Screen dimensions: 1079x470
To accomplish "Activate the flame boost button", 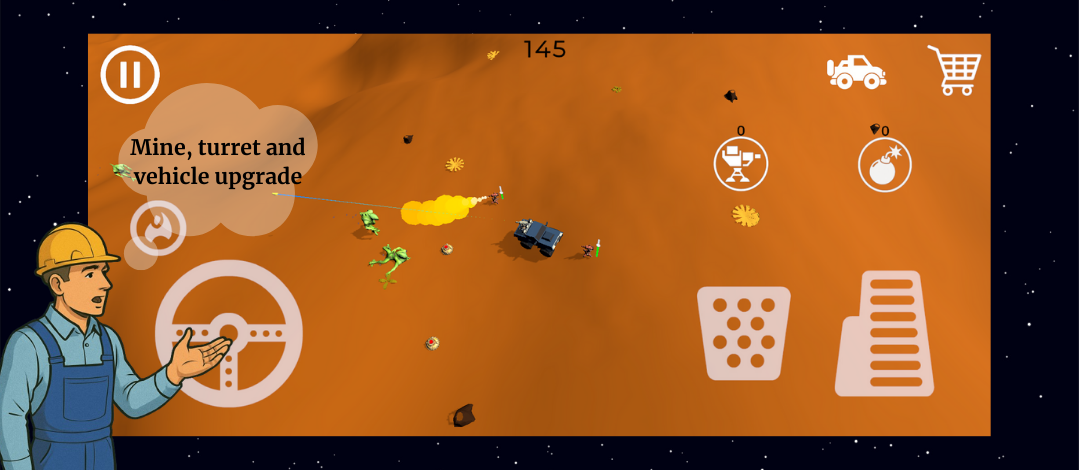I will point(158,226).
